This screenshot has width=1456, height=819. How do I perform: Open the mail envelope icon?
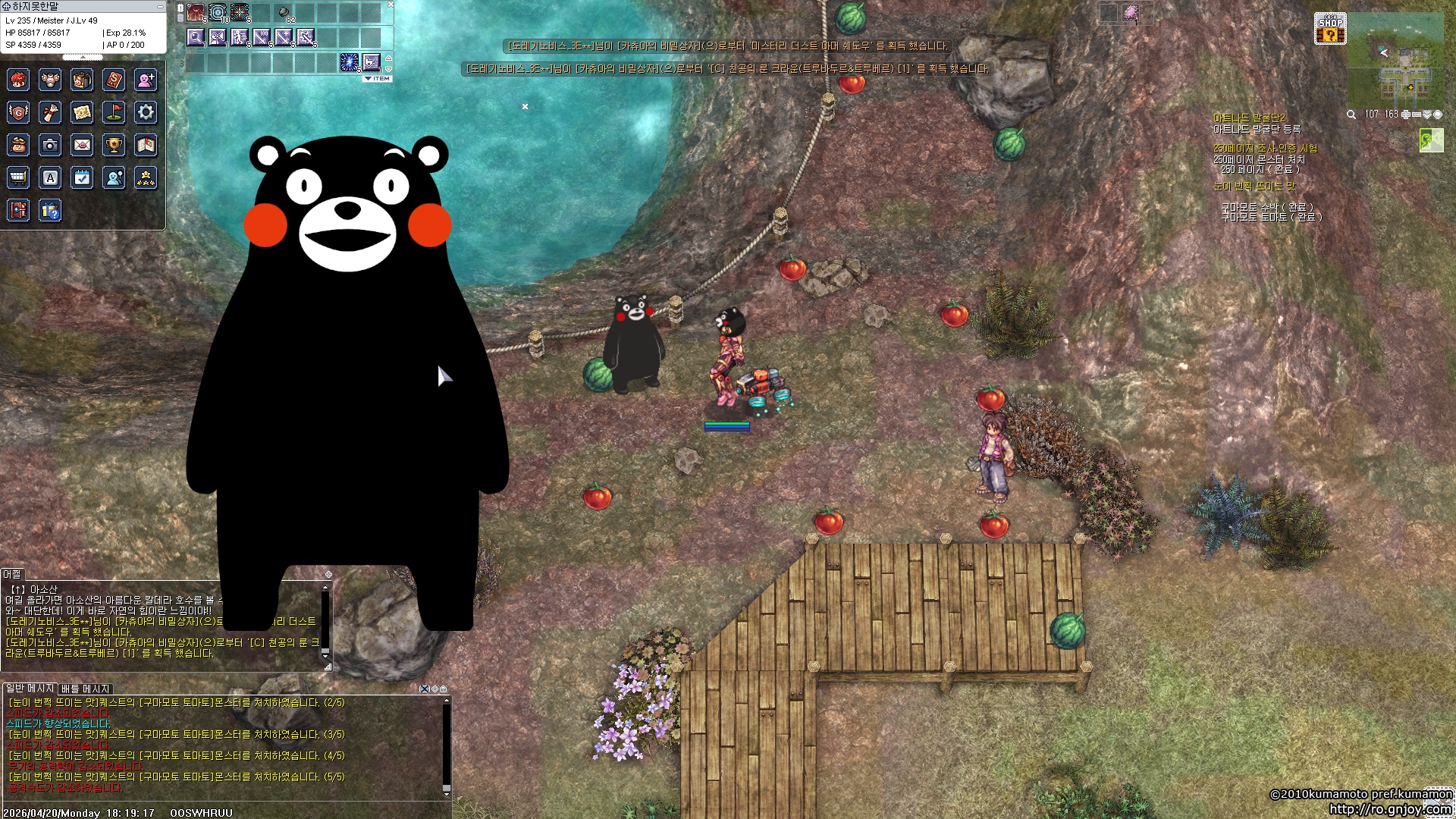(x=82, y=145)
